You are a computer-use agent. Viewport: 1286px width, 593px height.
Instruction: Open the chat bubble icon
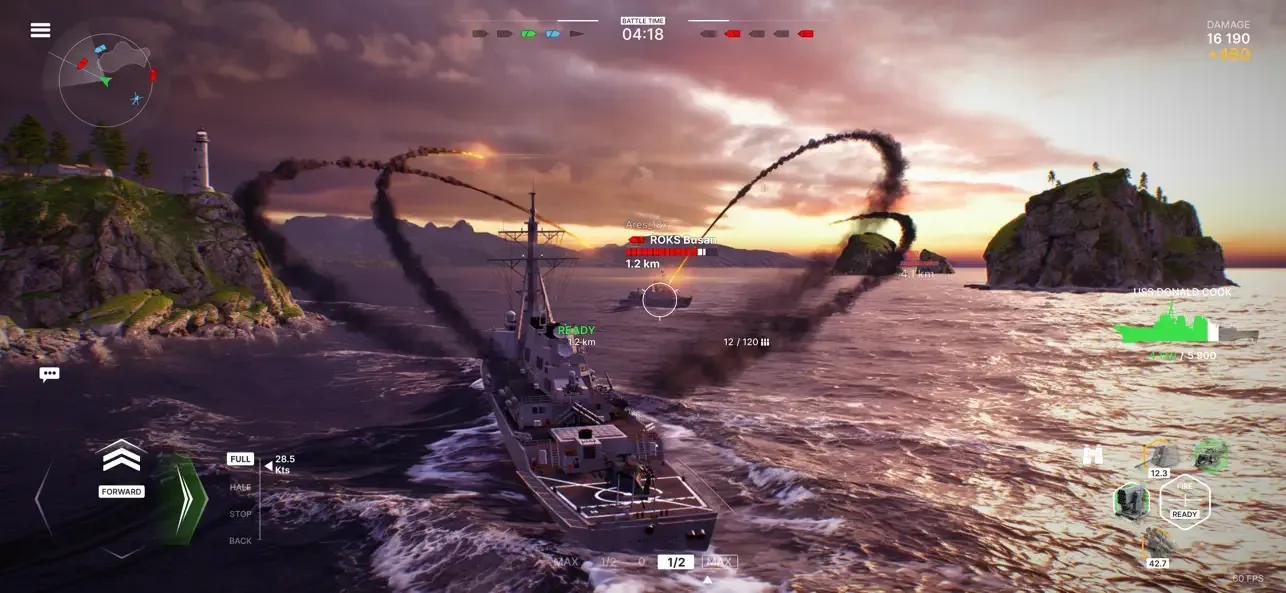49,374
